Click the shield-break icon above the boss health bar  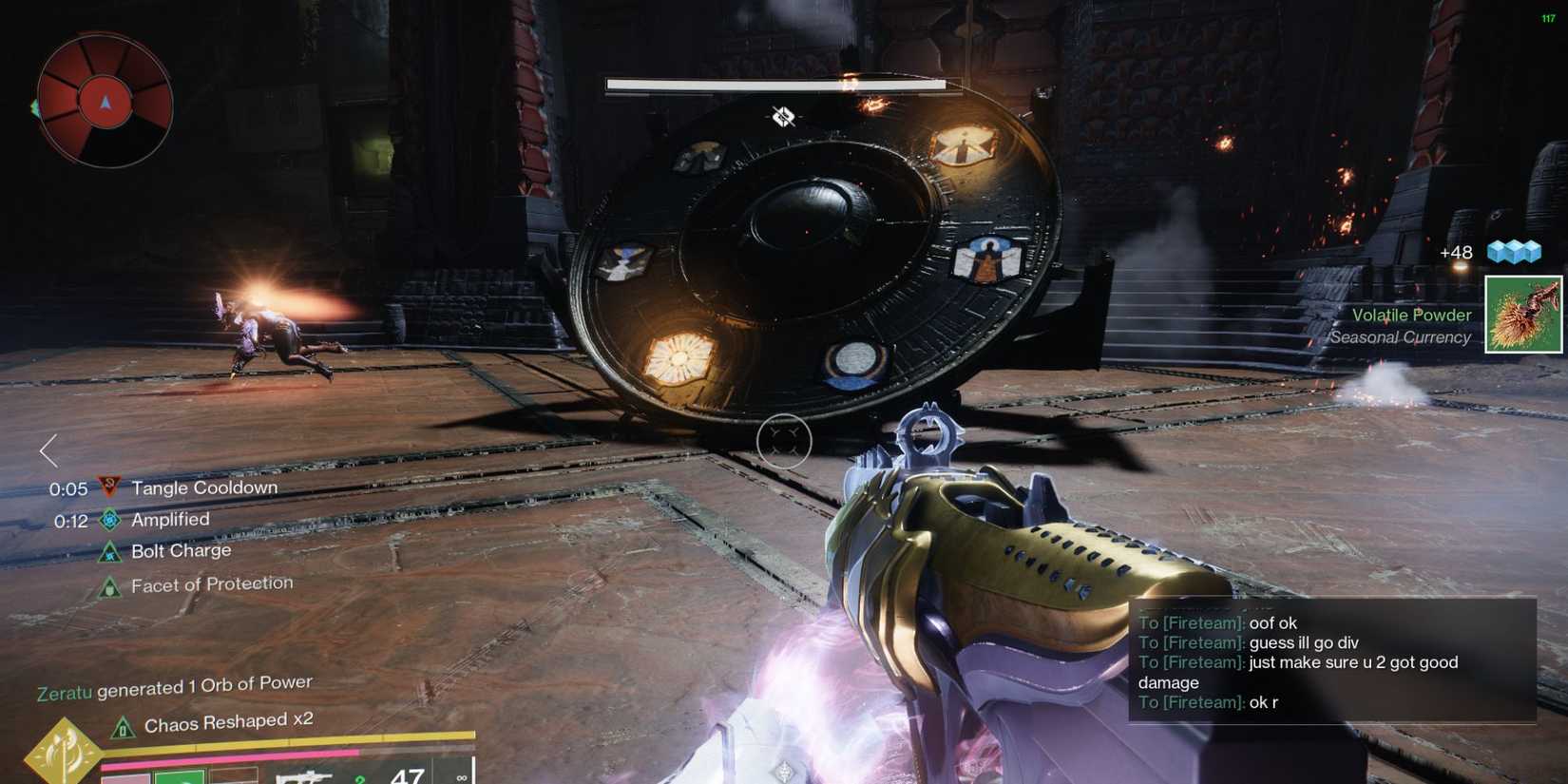pos(782,116)
